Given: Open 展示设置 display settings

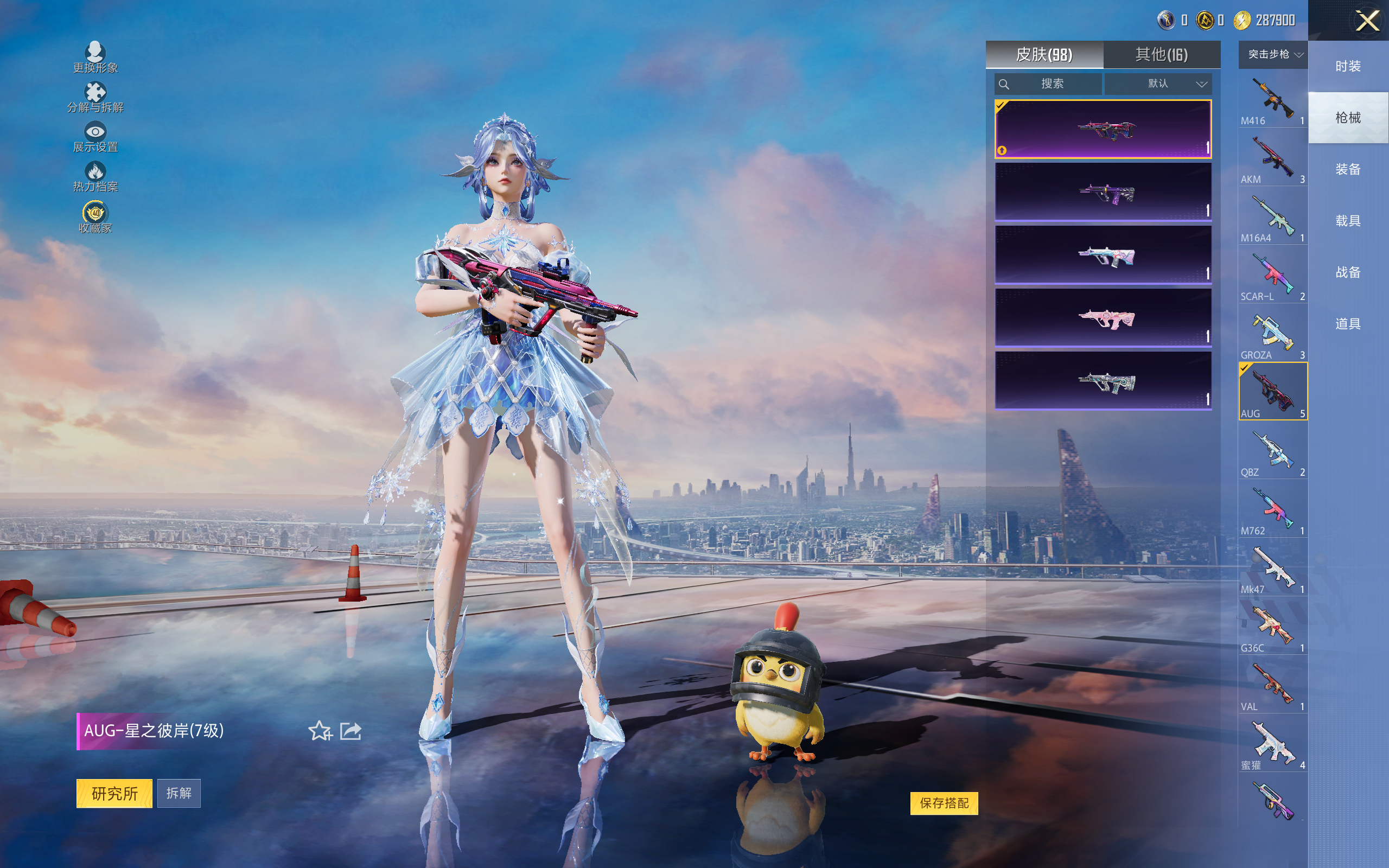Looking at the screenshot, I should (95, 137).
